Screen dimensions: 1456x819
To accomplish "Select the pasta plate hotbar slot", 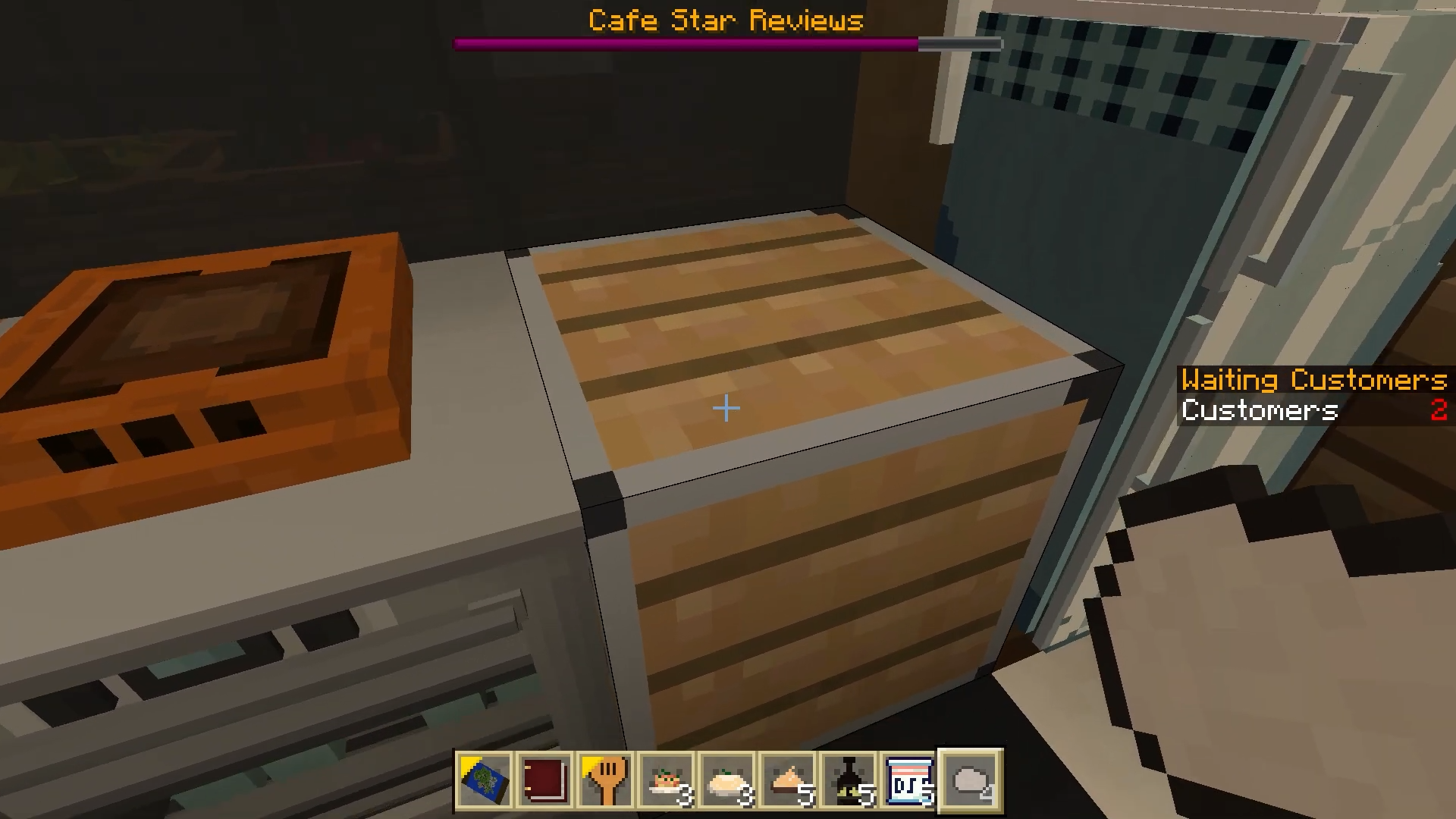I will pos(667,780).
